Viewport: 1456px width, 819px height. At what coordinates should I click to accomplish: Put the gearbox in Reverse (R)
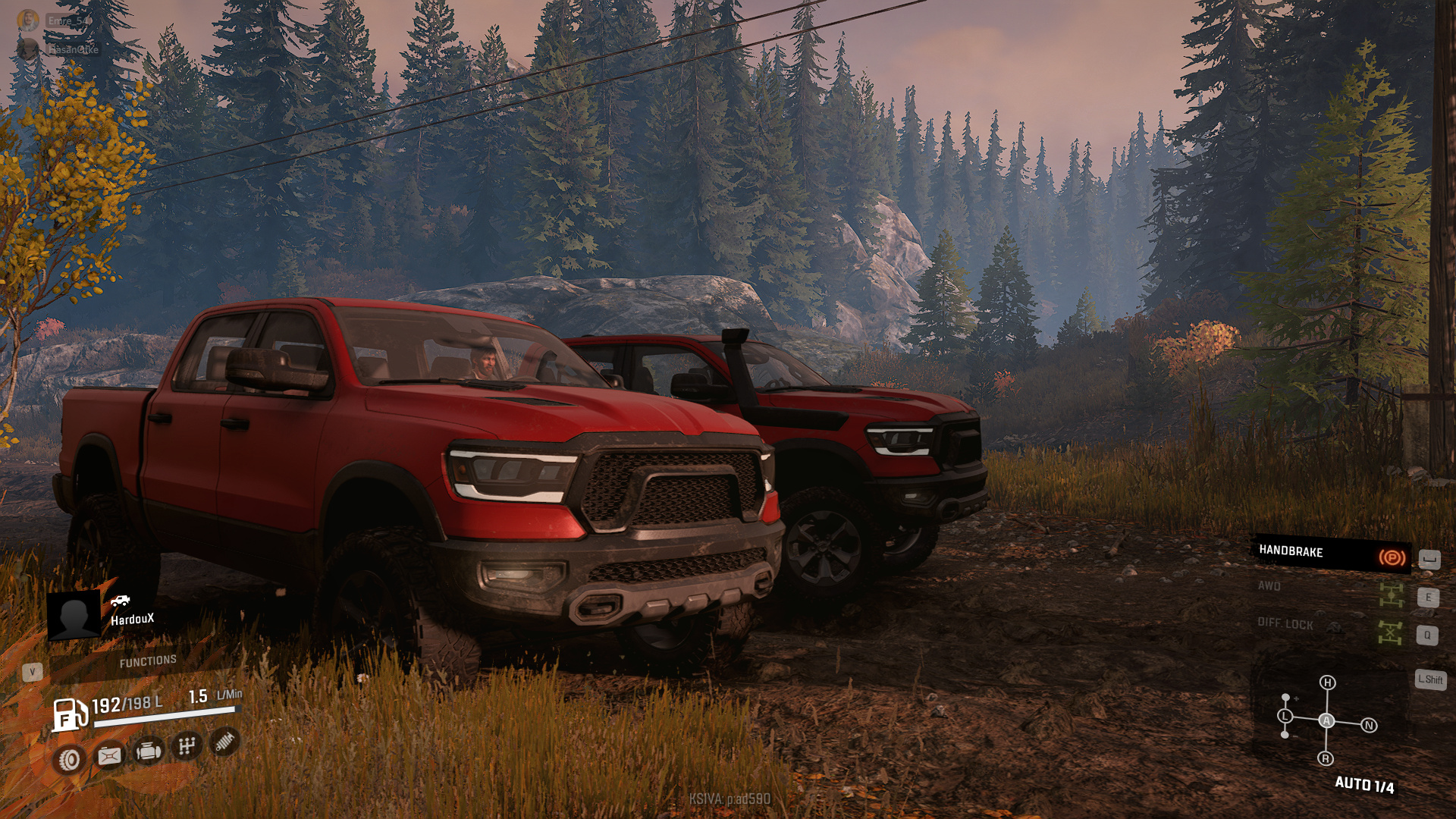point(1326,758)
